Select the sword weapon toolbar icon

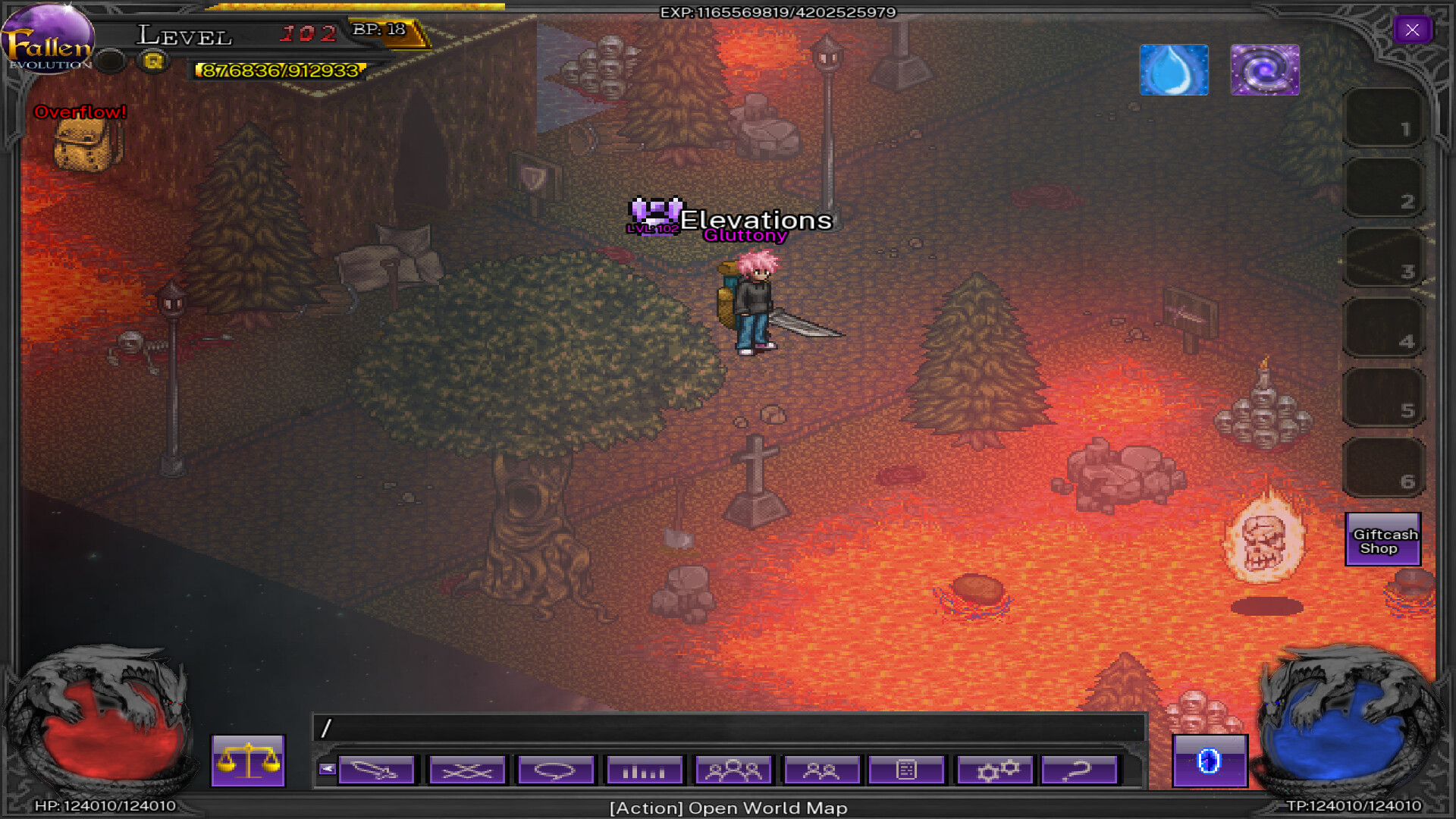[x=377, y=770]
